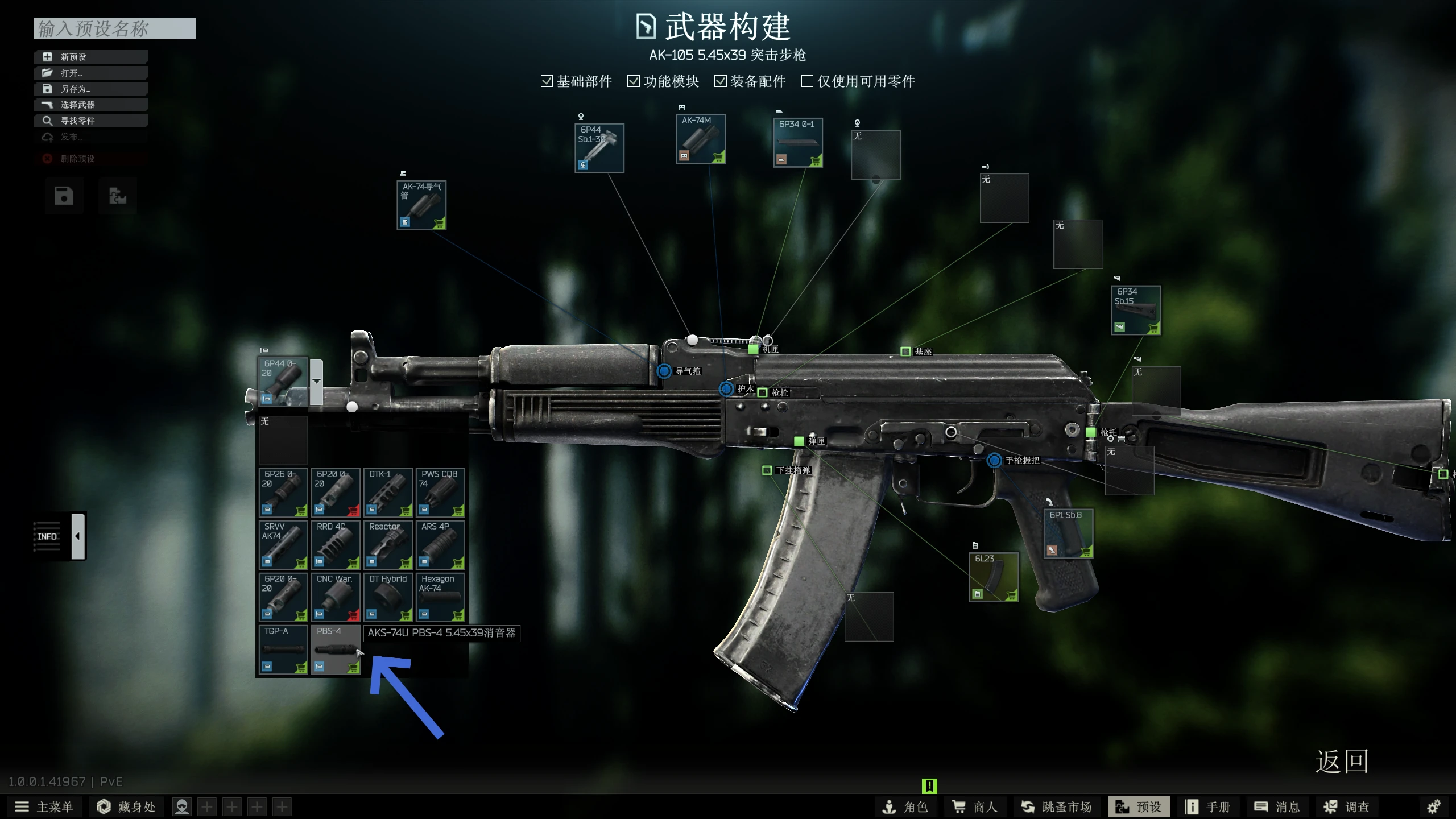Collapse the INFO side panel
Viewport: 1456px width, 819px height.
tap(77, 535)
